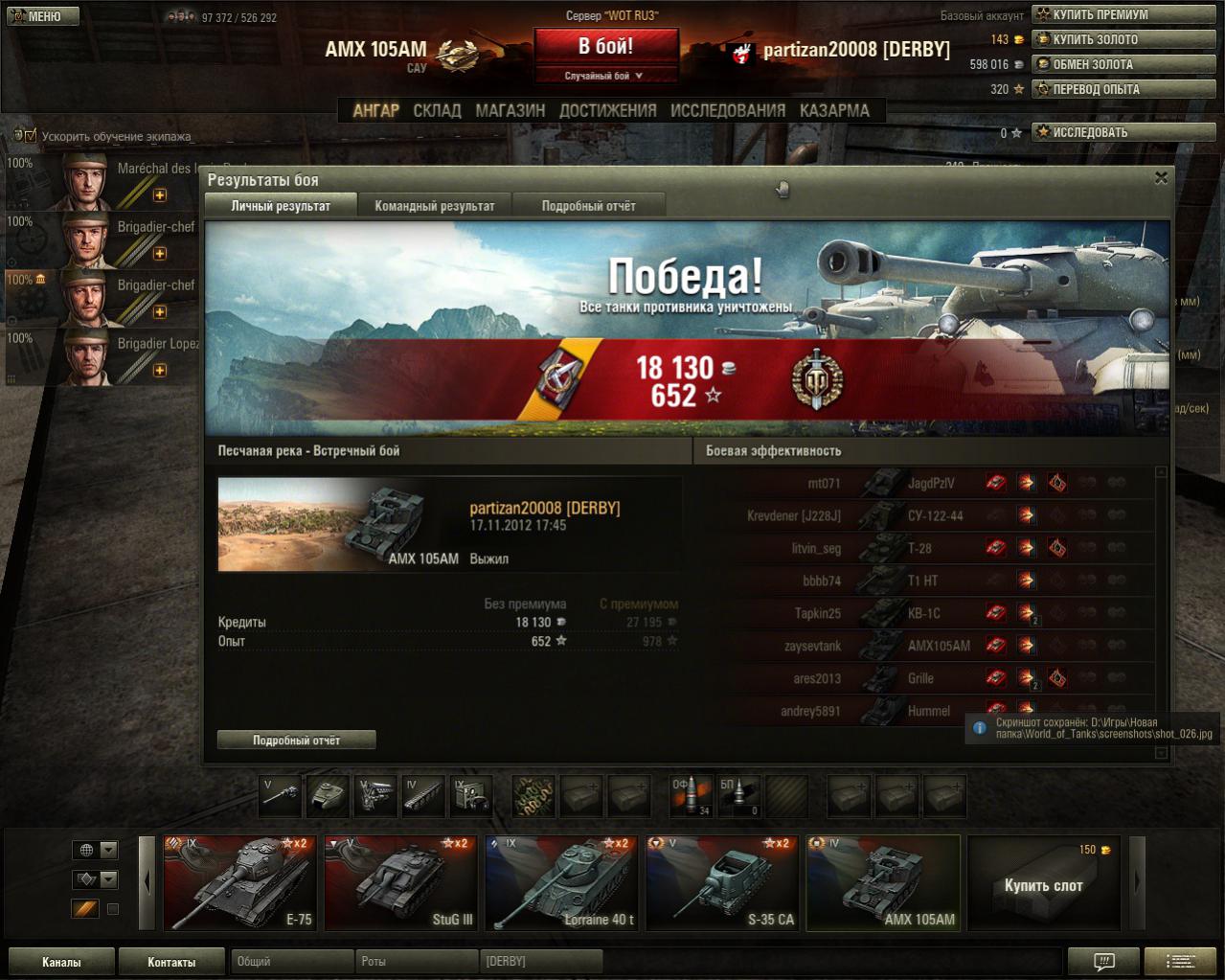Visit the КАЗАРМА barracks
The width and height of the screenshot is (1225, 980).
834,110
